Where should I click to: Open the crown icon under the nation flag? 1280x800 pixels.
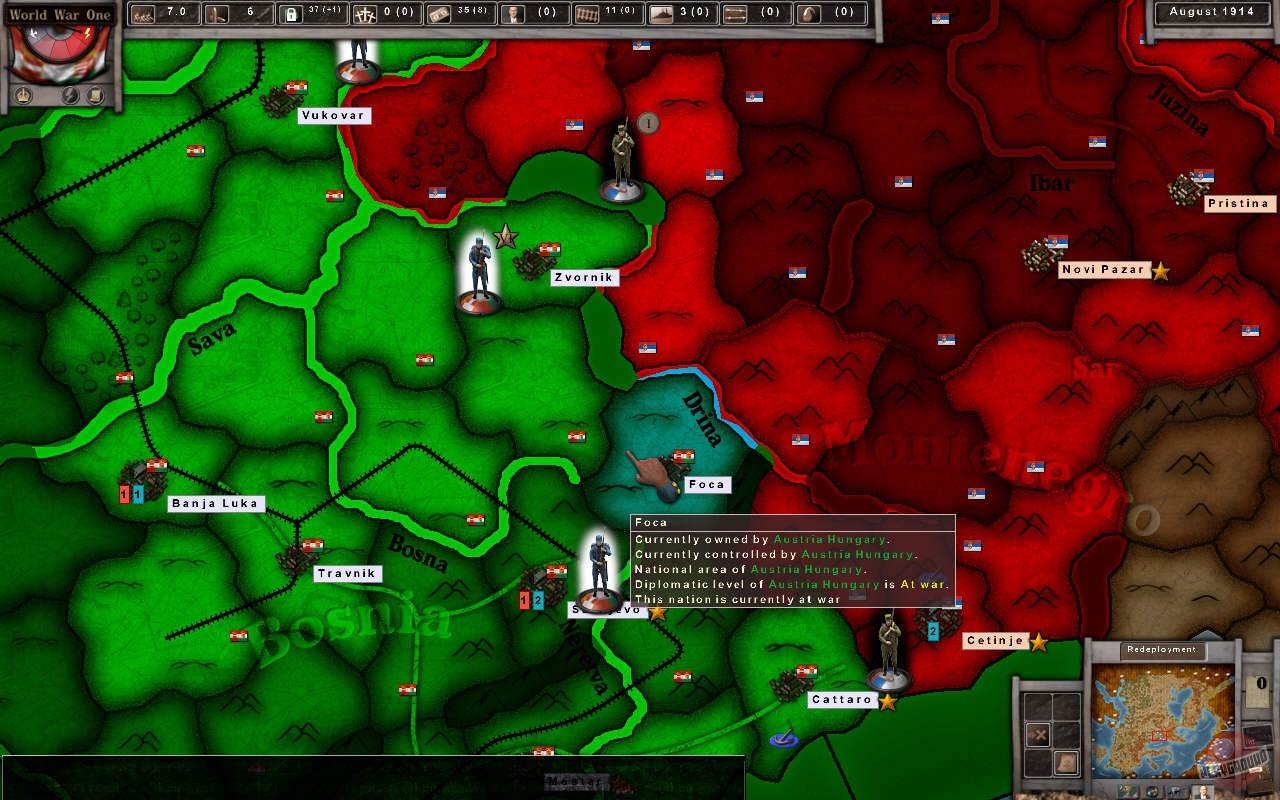23,94
